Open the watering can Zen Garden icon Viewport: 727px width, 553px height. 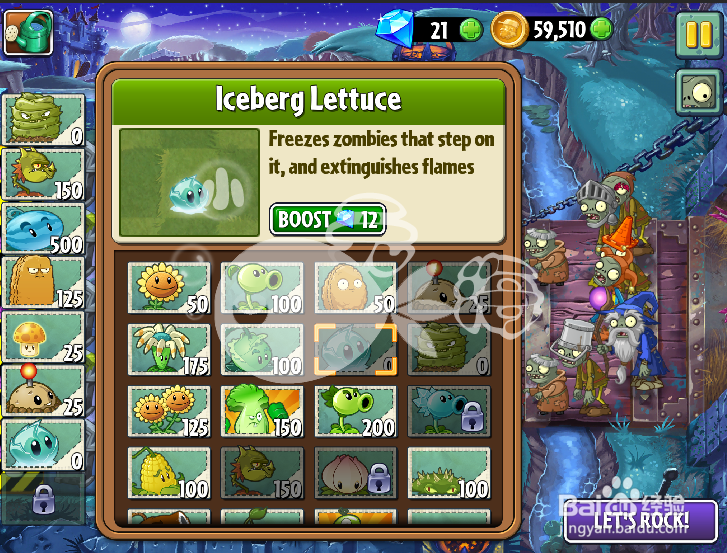point(28,33)
